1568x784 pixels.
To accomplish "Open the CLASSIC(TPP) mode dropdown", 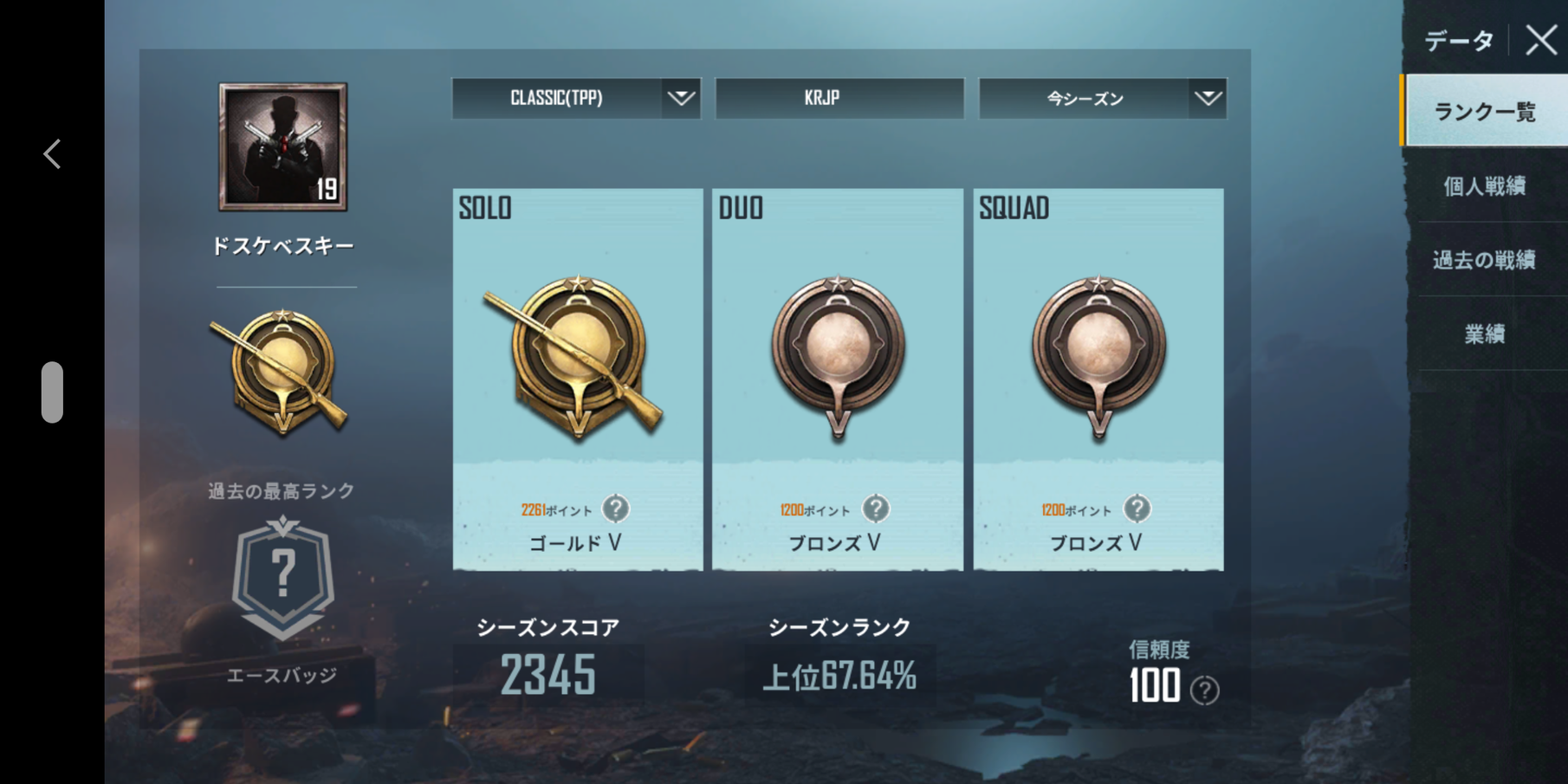I will click(x=576, y=98).
